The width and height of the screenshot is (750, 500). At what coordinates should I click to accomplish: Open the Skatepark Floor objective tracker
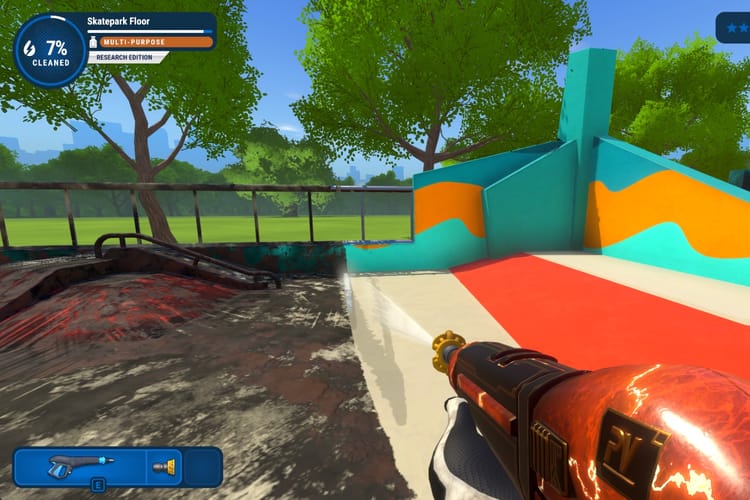tap(150, 20)
